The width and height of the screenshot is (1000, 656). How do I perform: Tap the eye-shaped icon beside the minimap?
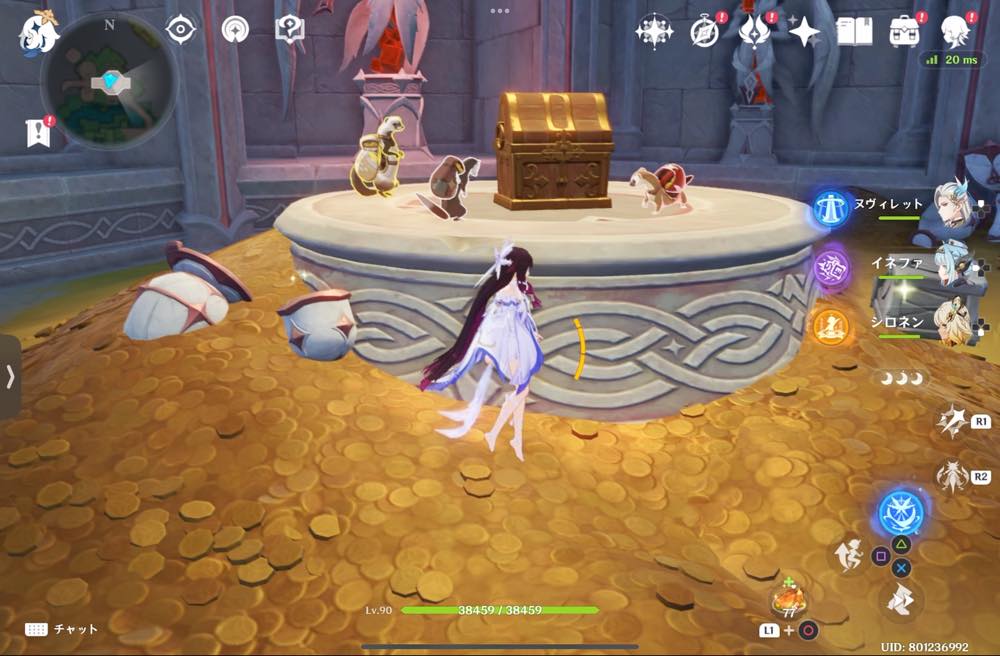tap(181, 29)
